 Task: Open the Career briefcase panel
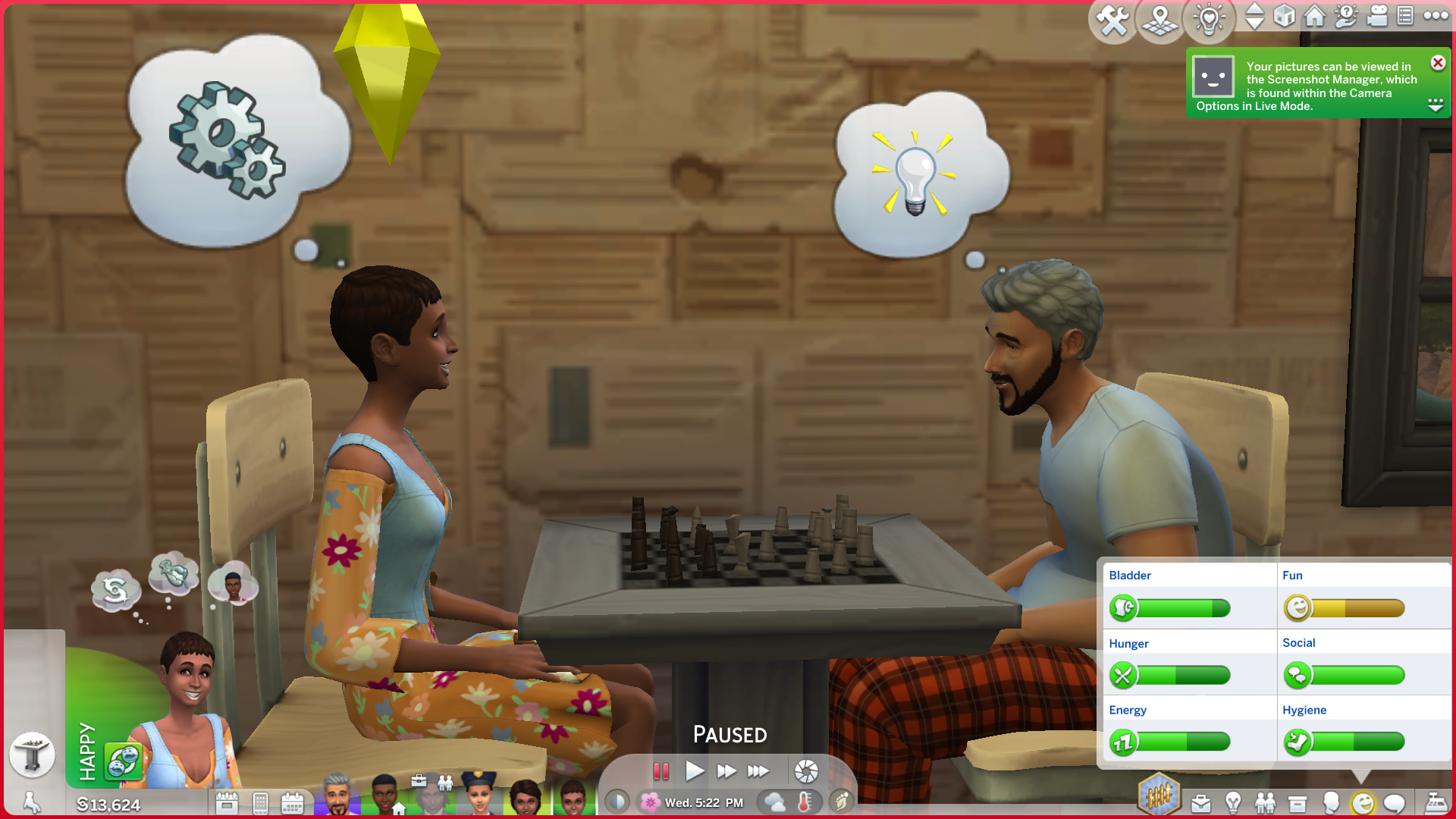[1201, 803]
